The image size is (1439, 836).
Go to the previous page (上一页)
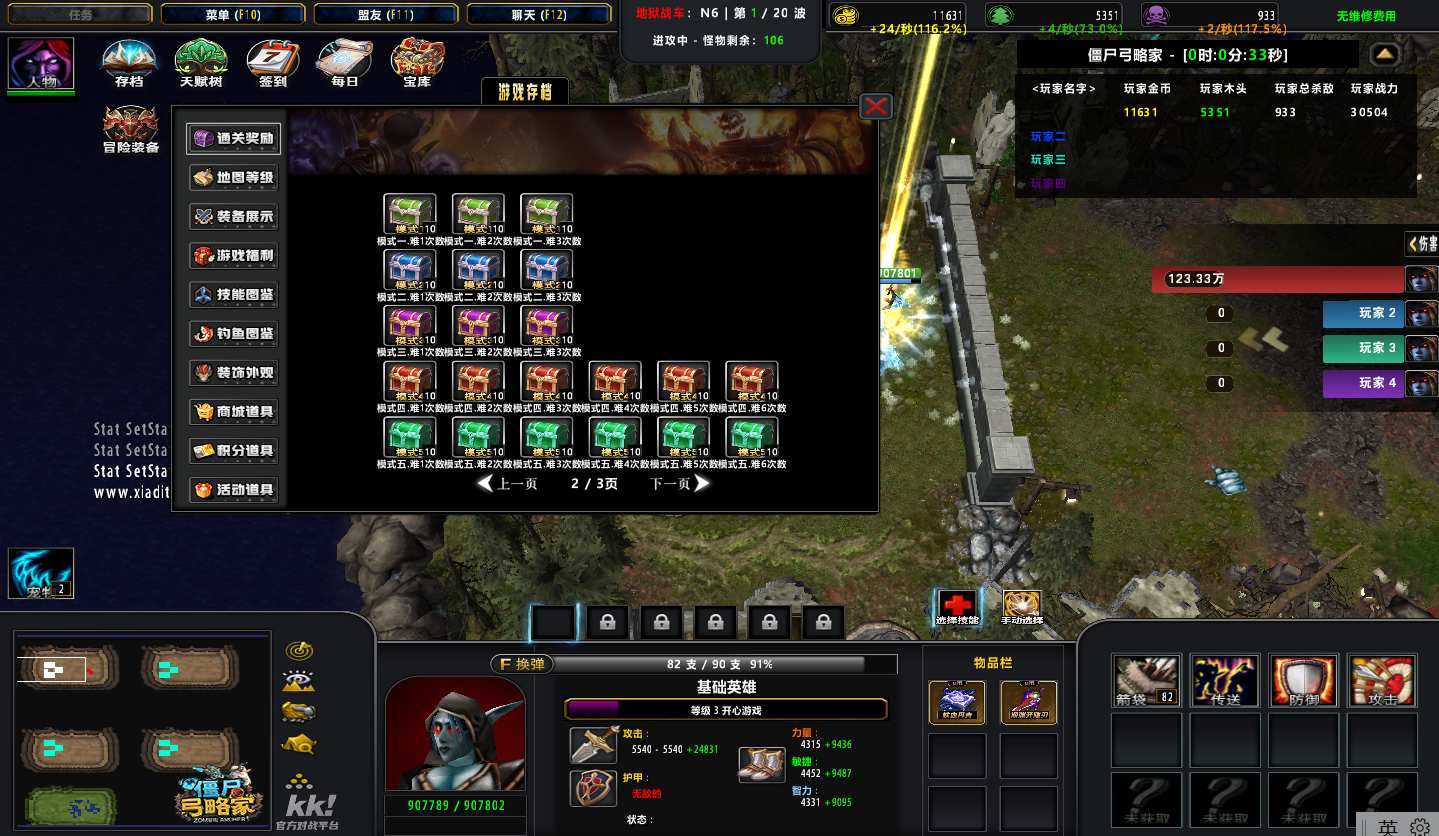tap(508, 484)
